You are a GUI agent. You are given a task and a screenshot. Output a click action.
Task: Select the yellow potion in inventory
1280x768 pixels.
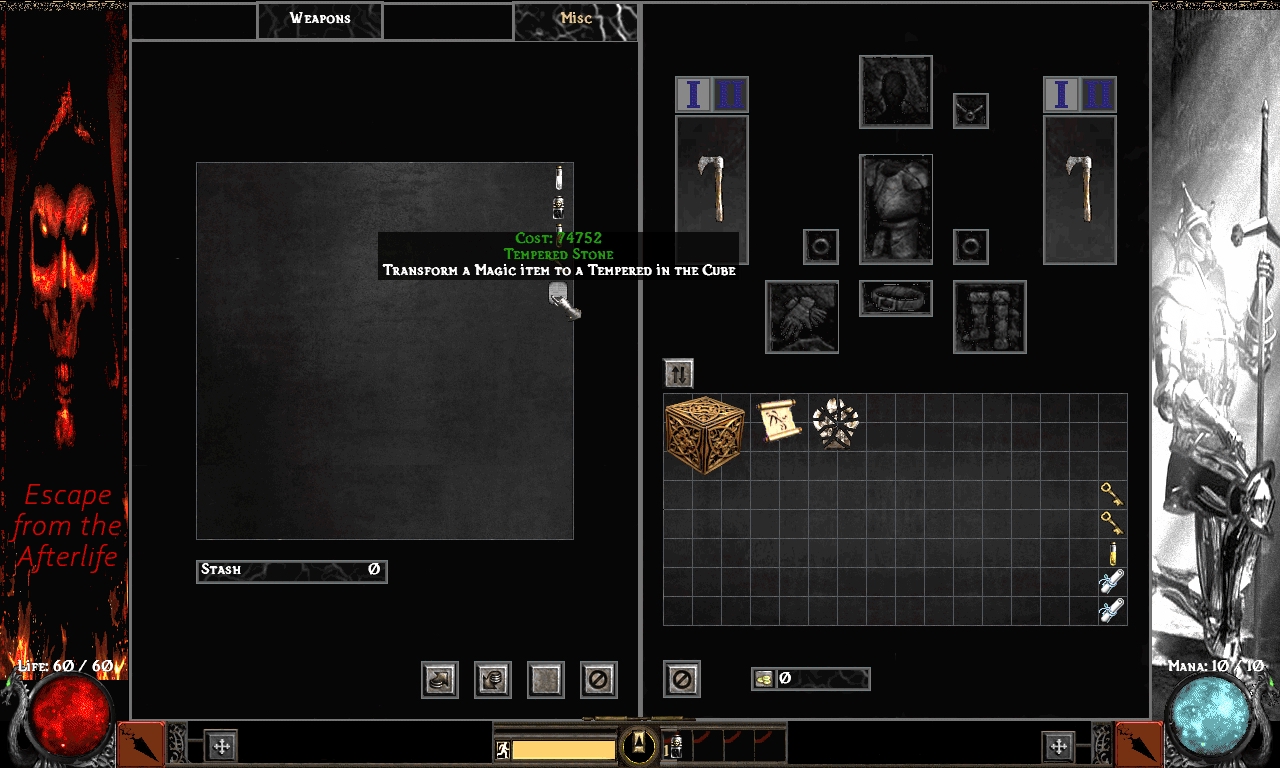click(1112, 553)
